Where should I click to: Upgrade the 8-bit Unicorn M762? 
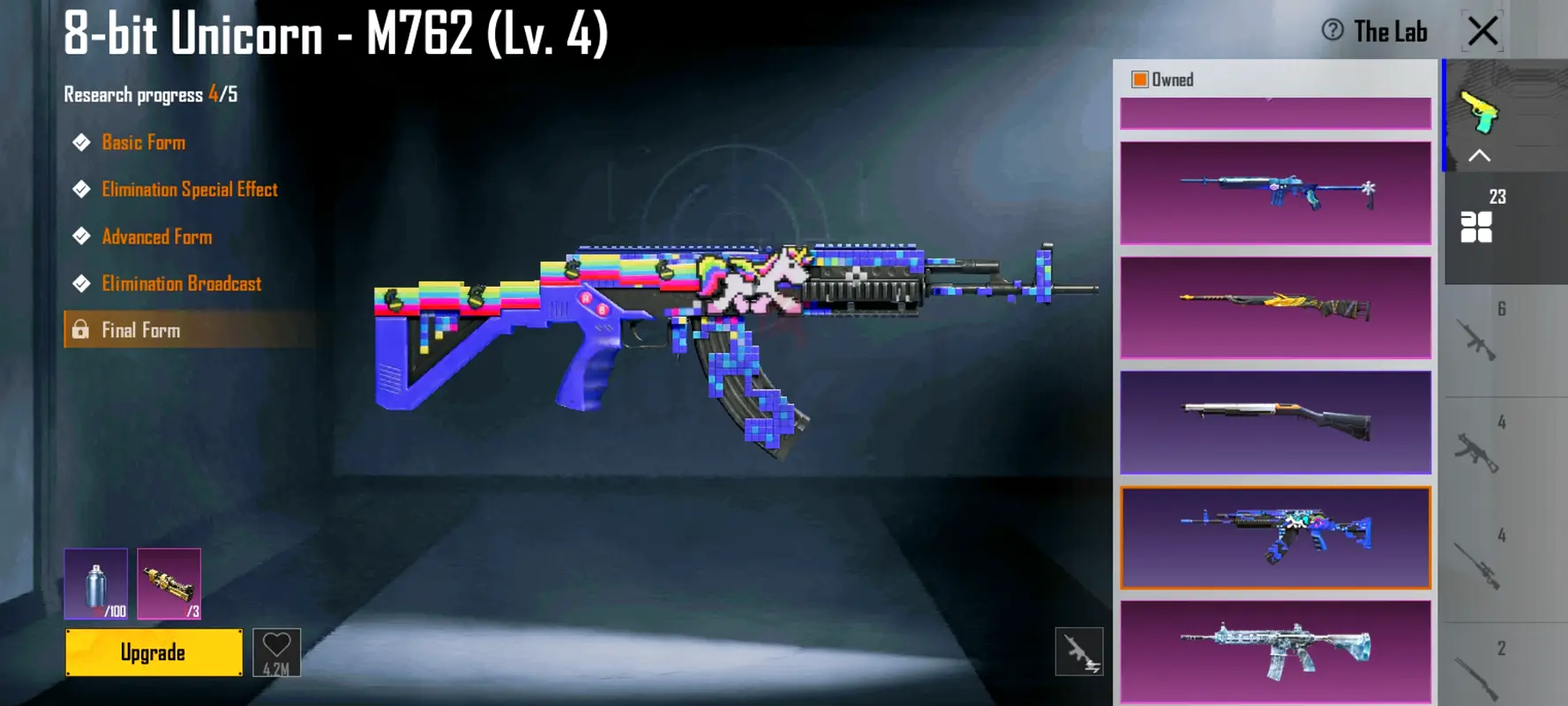[154, 652]
